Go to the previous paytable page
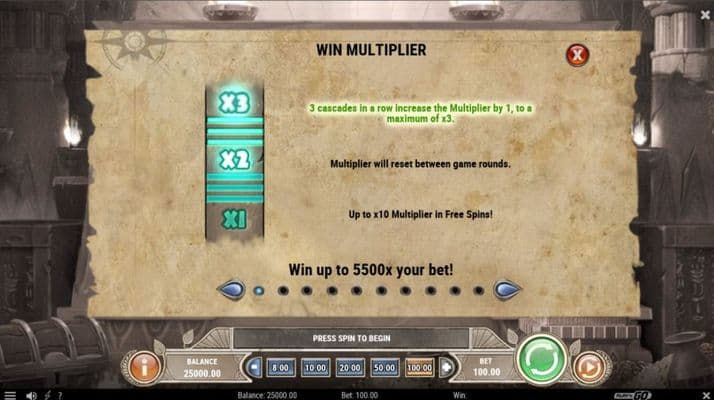The image size is (714, 400). 231,290
